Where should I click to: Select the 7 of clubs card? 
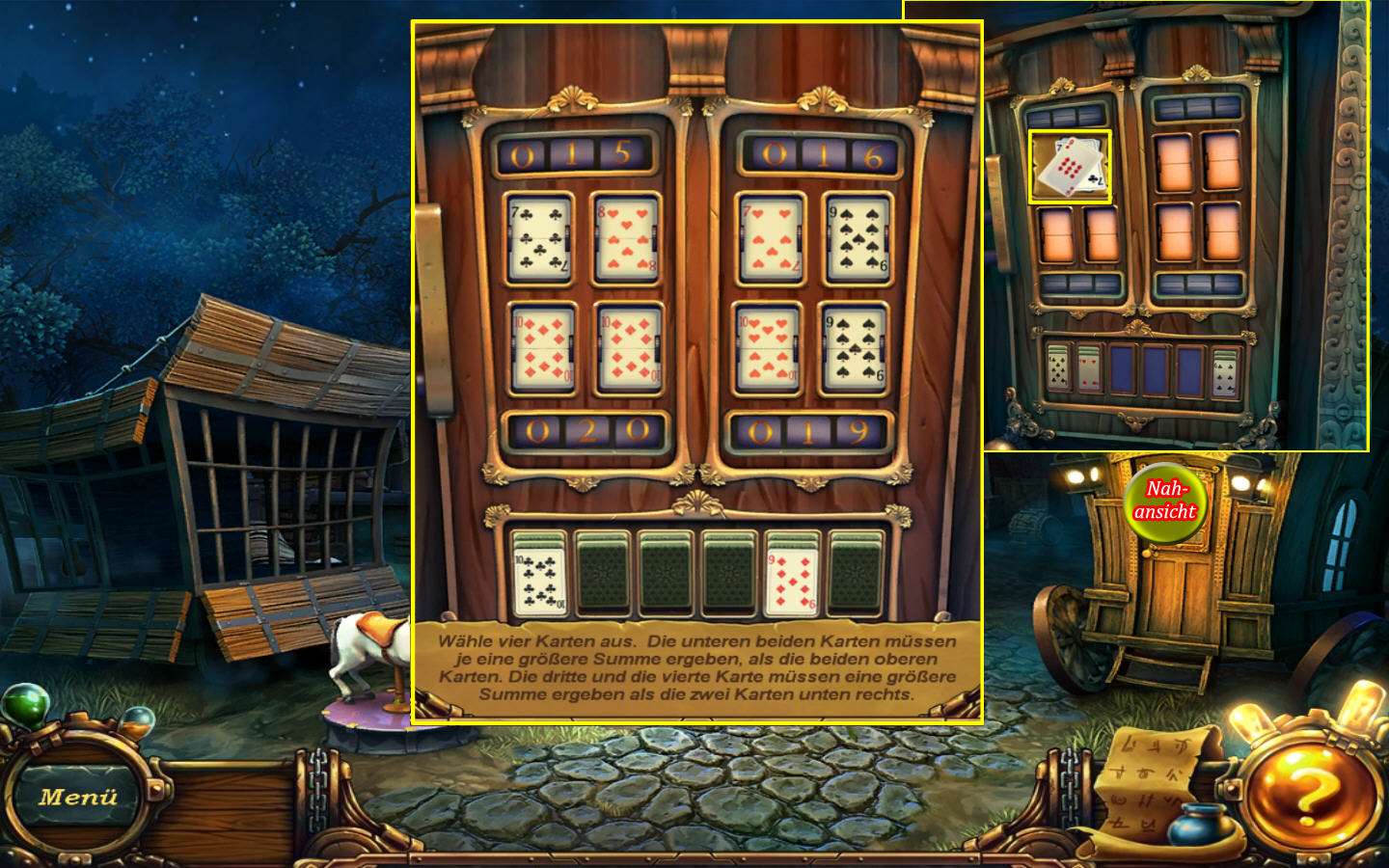point(540,236)
